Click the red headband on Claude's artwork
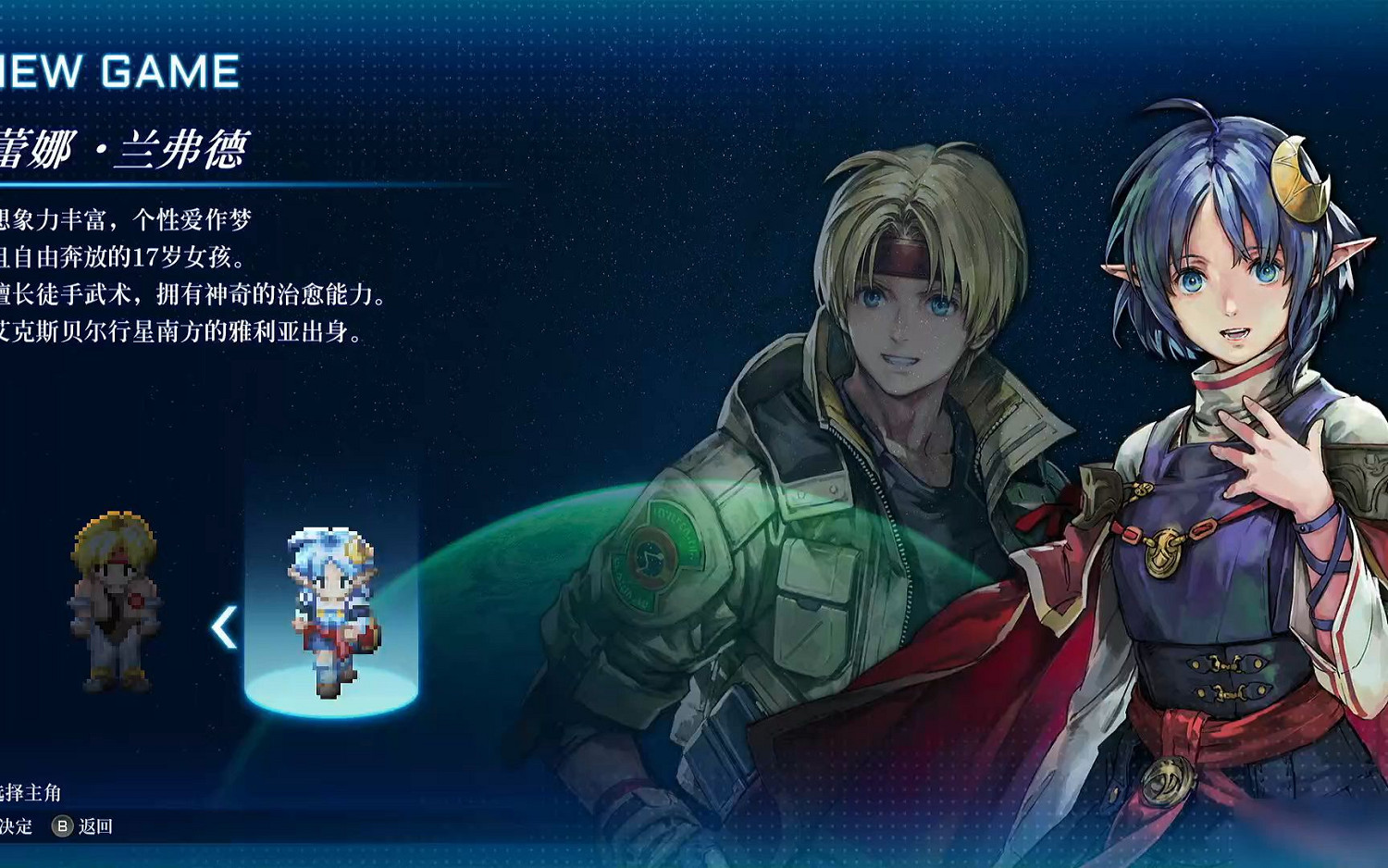Screen dimensions: 1388x868 (902, 259)
